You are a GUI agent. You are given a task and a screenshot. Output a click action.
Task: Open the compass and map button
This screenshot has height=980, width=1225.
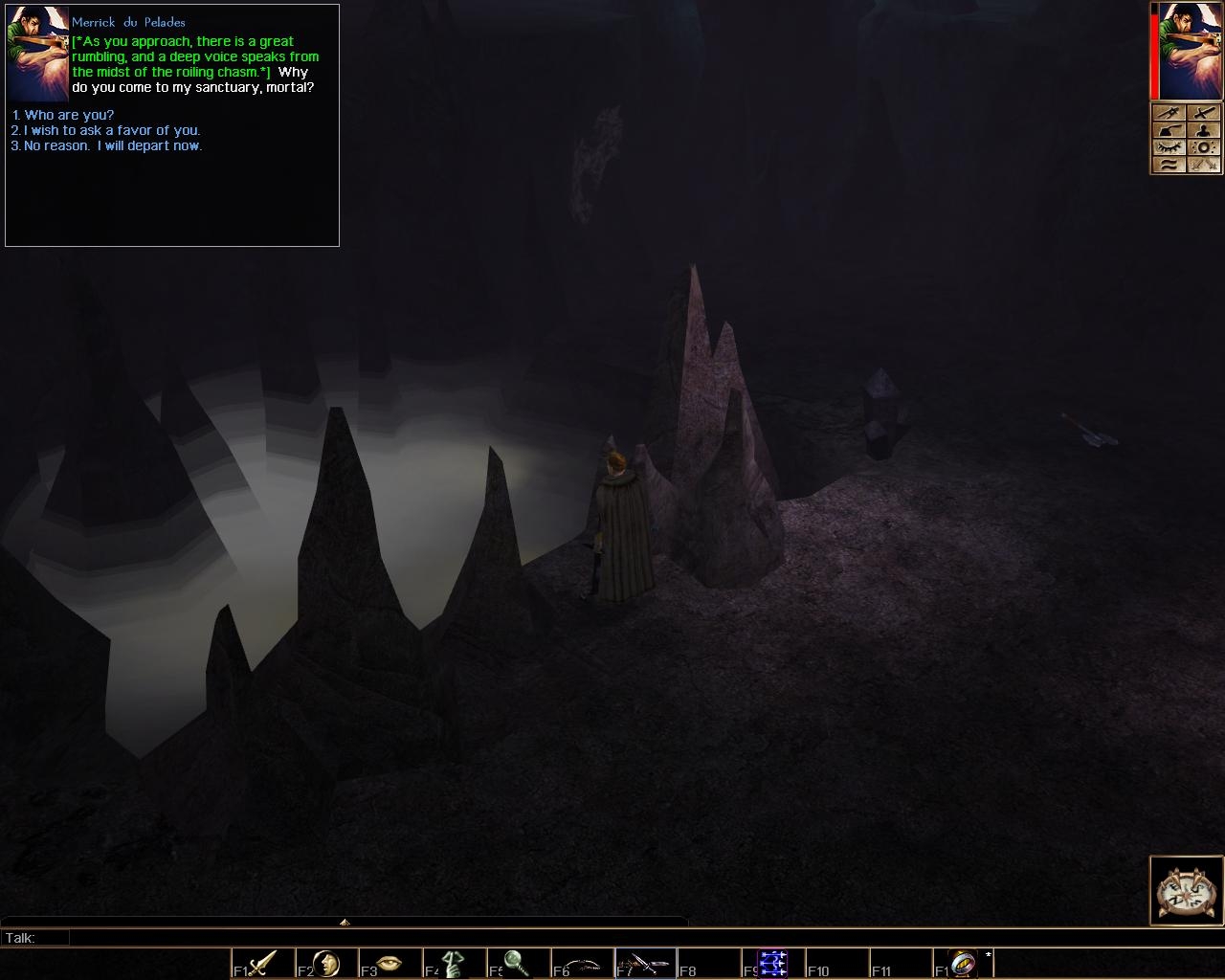pyautogui.click(x=1186, y=890)
